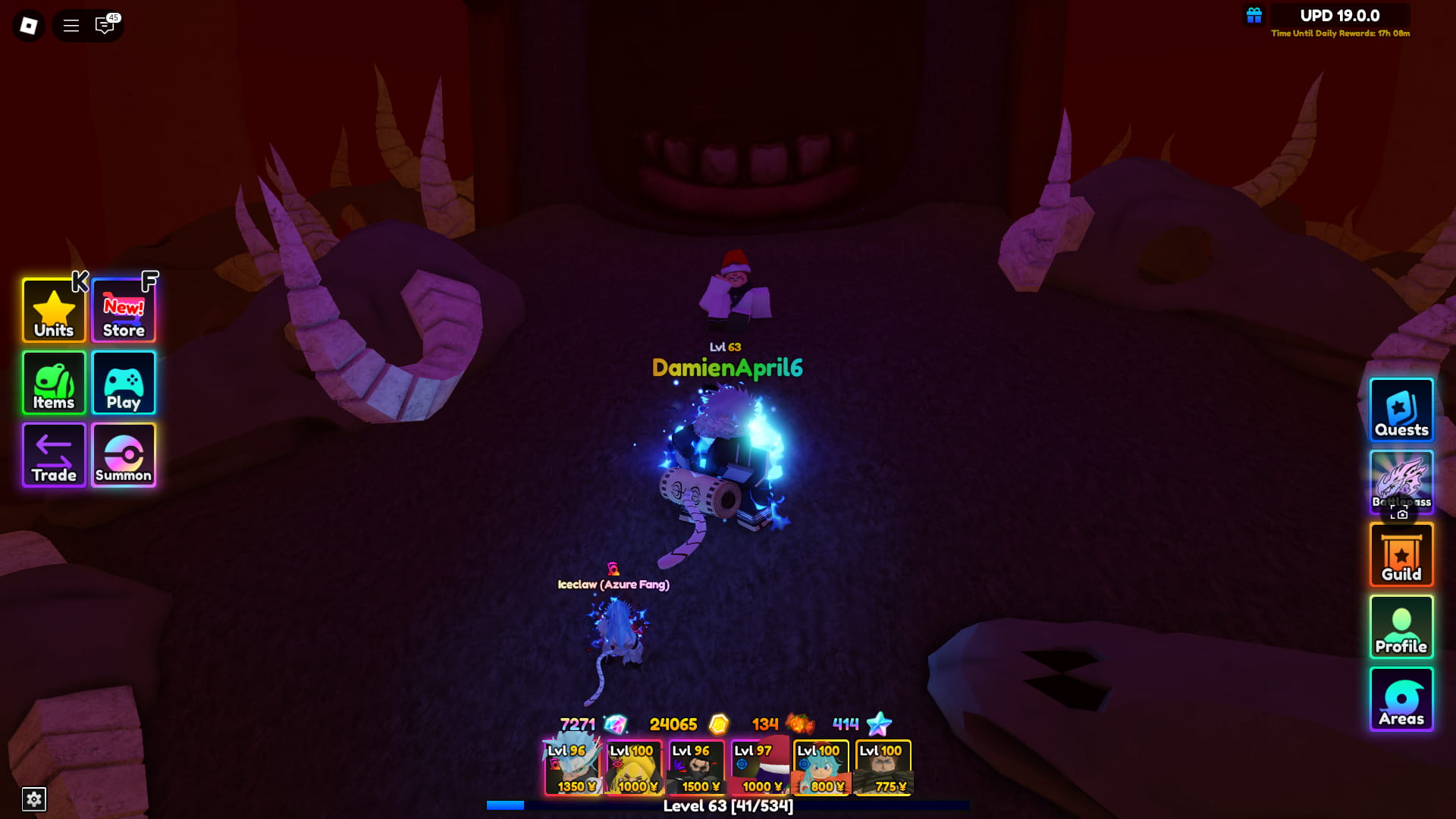1456x819 pixels.
Task: Click the Level 63 progress bar
Action: tap(728, 807)
